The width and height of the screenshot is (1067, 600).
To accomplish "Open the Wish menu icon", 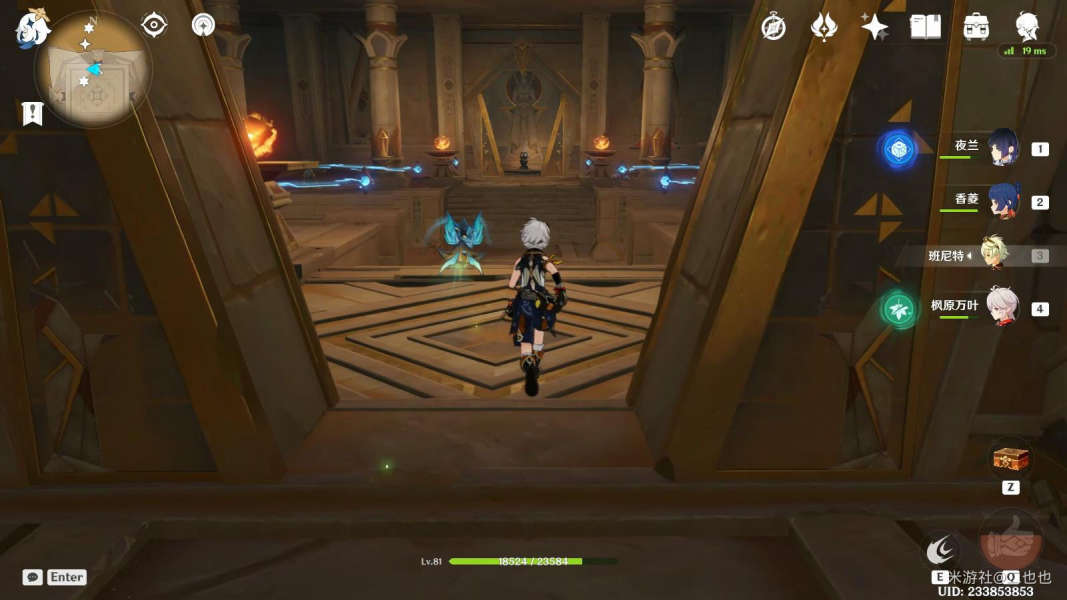I will (824, 27).
